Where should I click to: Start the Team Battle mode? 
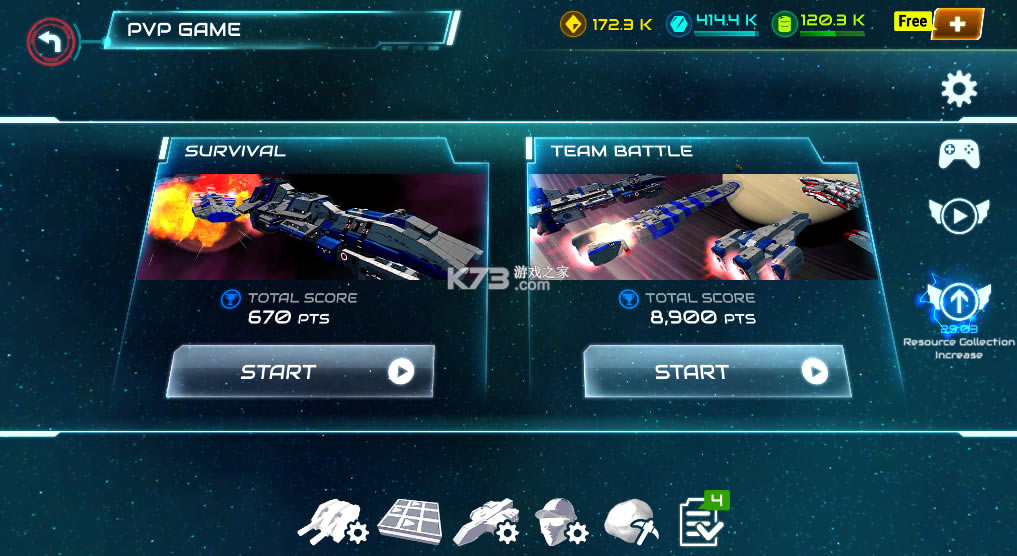(716, 372)
